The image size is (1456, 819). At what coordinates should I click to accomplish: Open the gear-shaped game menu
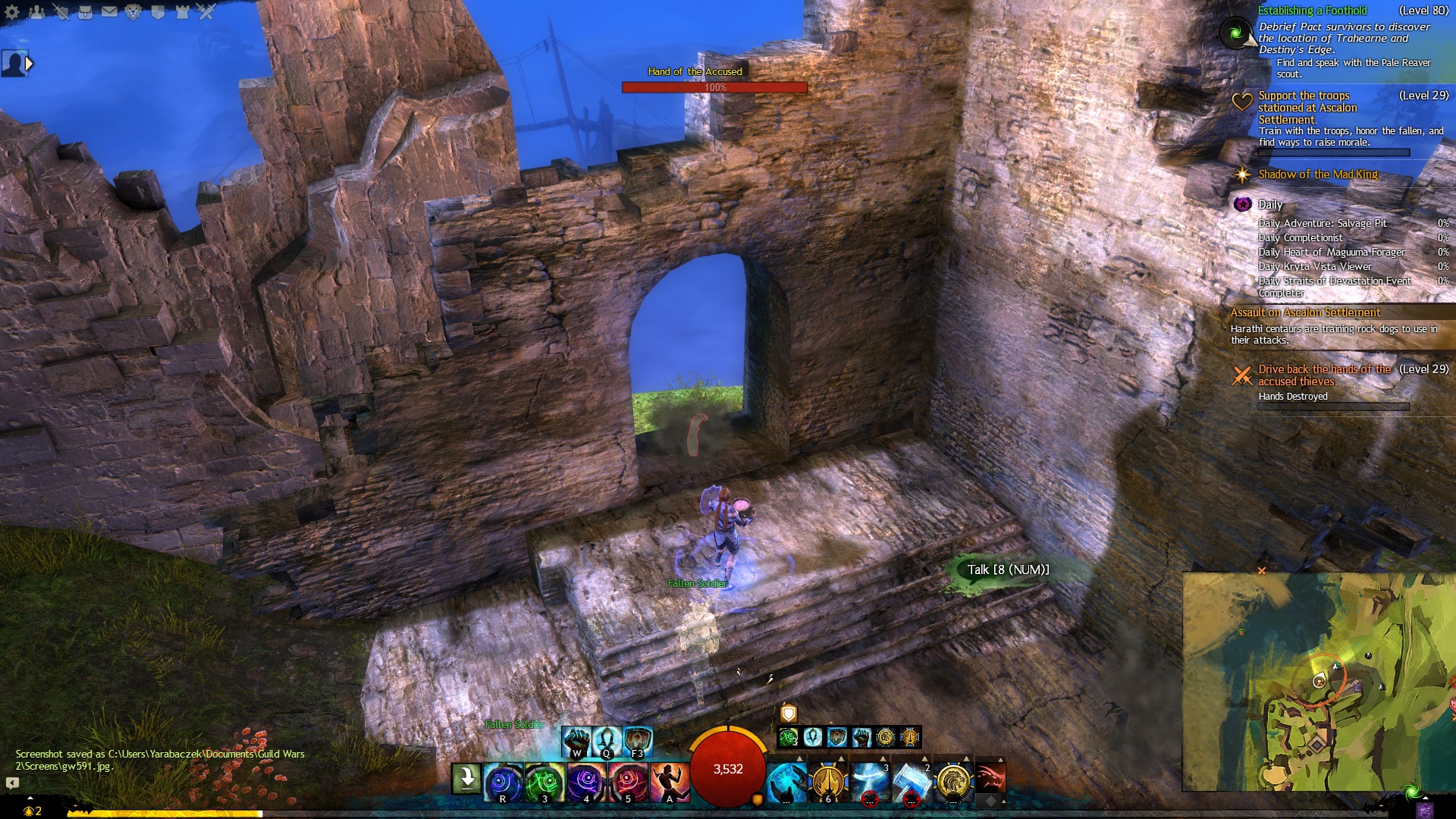(12, 11)
